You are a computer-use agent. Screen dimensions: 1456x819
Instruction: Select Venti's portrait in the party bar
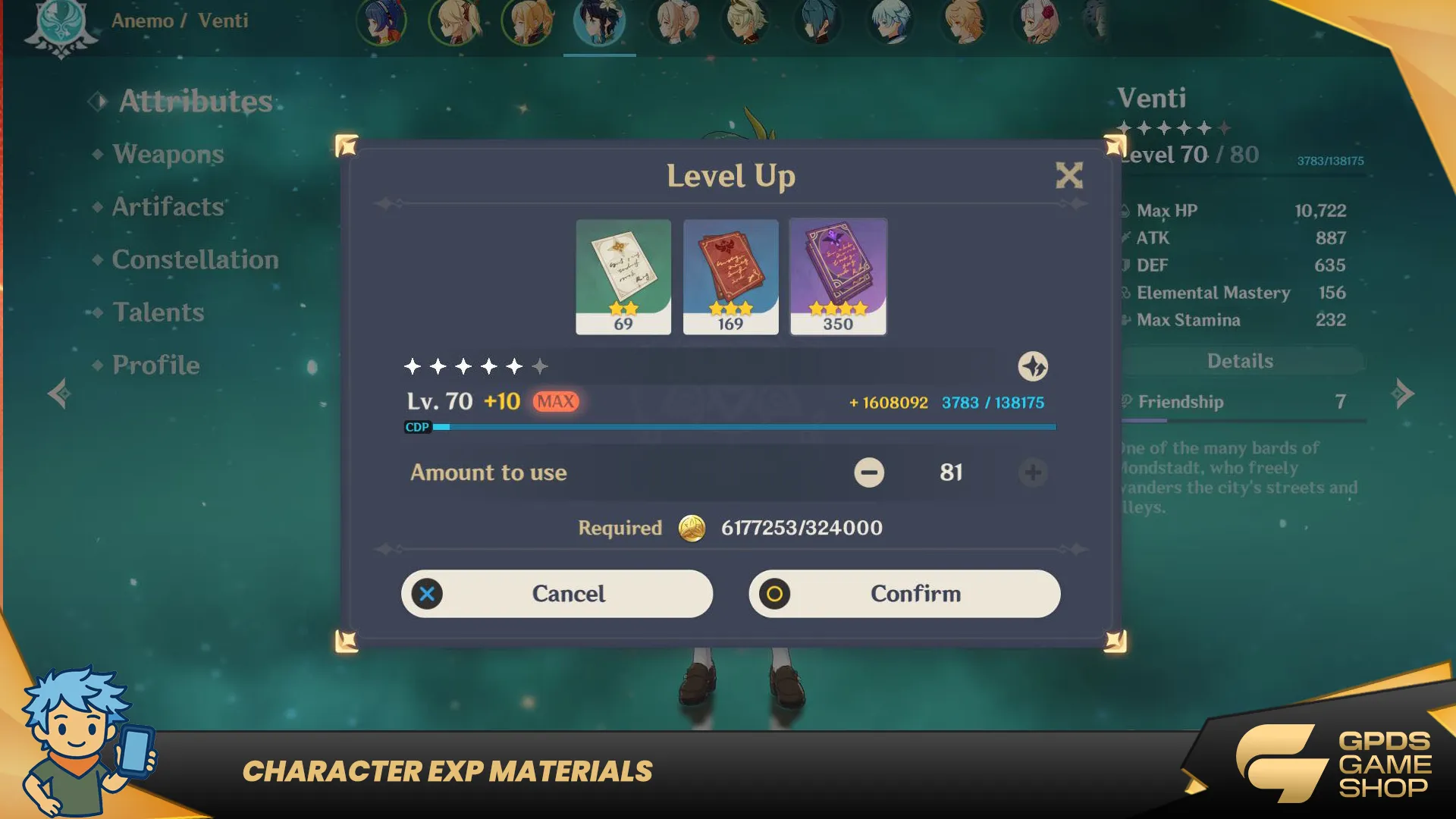click(599, 23)
